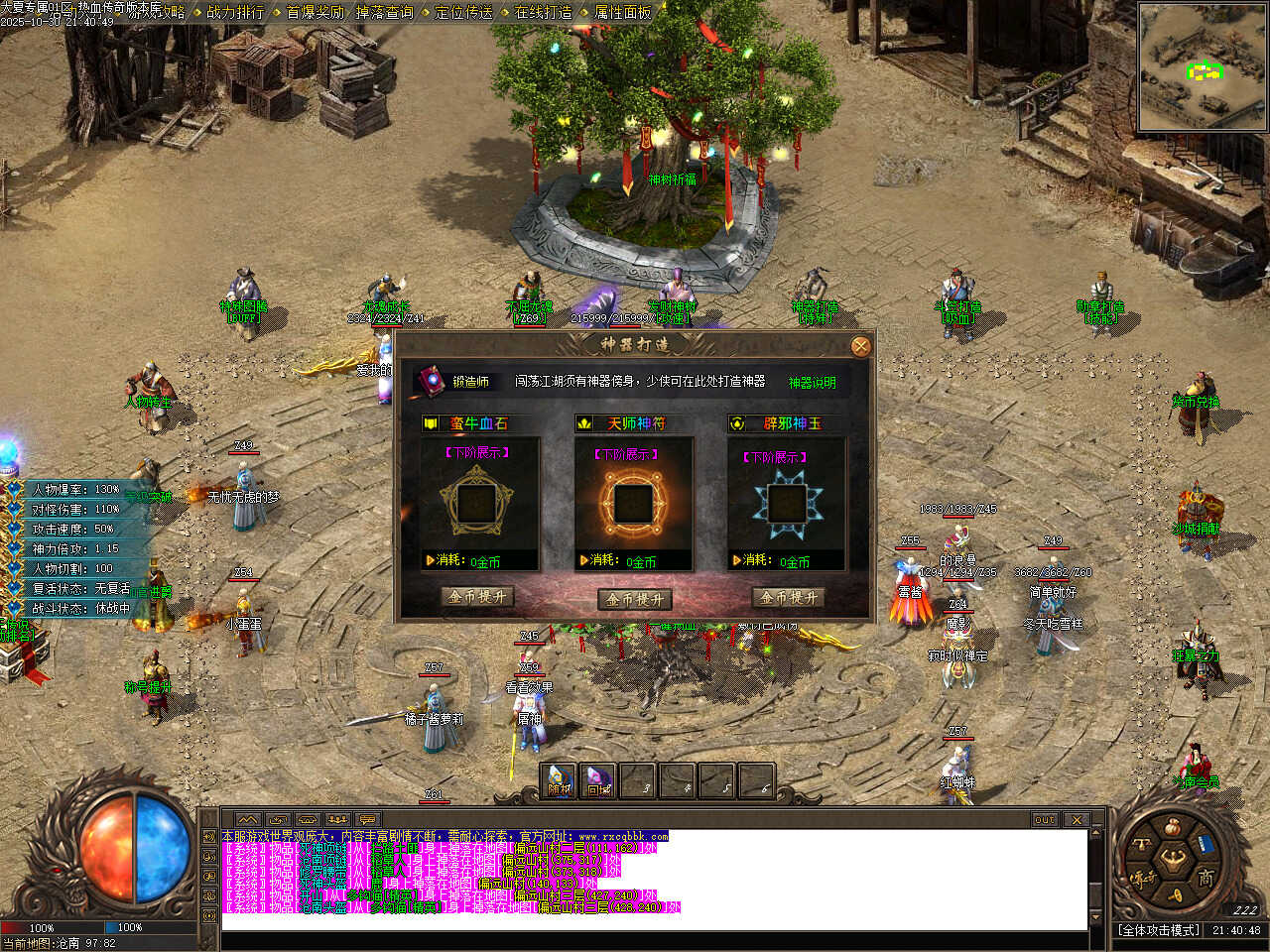Open the 首爆奖励 menu
This screenshot has width=1270, height=952.
[315, 13]
